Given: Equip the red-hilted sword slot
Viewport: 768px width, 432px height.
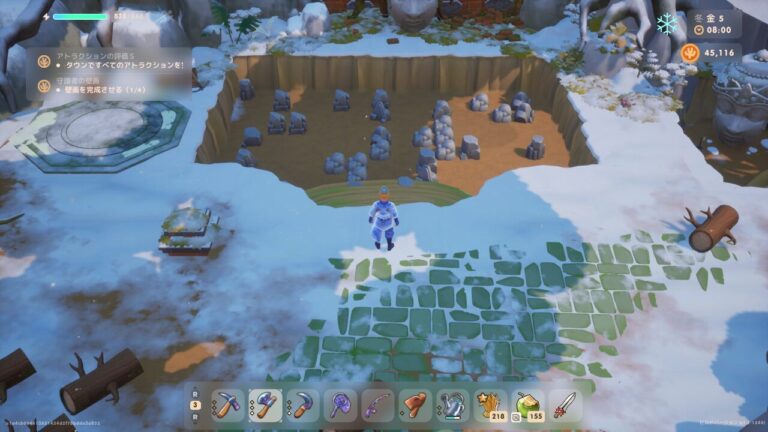Looking at the screenshot, I should [x=565, y=405].
